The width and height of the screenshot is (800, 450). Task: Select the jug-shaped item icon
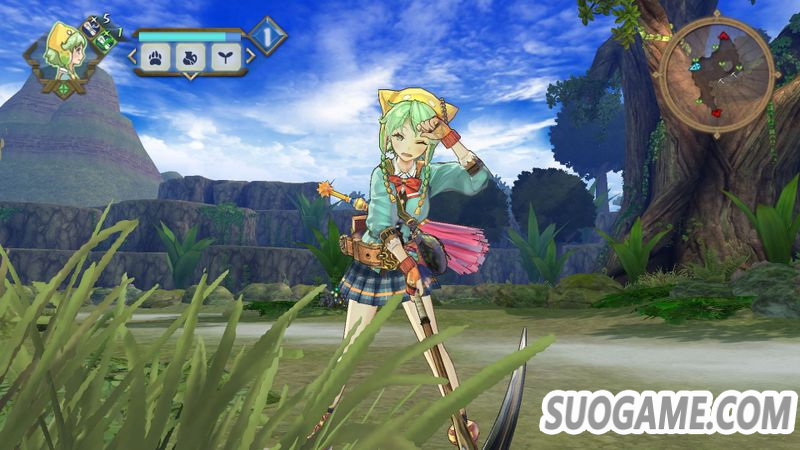coord(190,57)
